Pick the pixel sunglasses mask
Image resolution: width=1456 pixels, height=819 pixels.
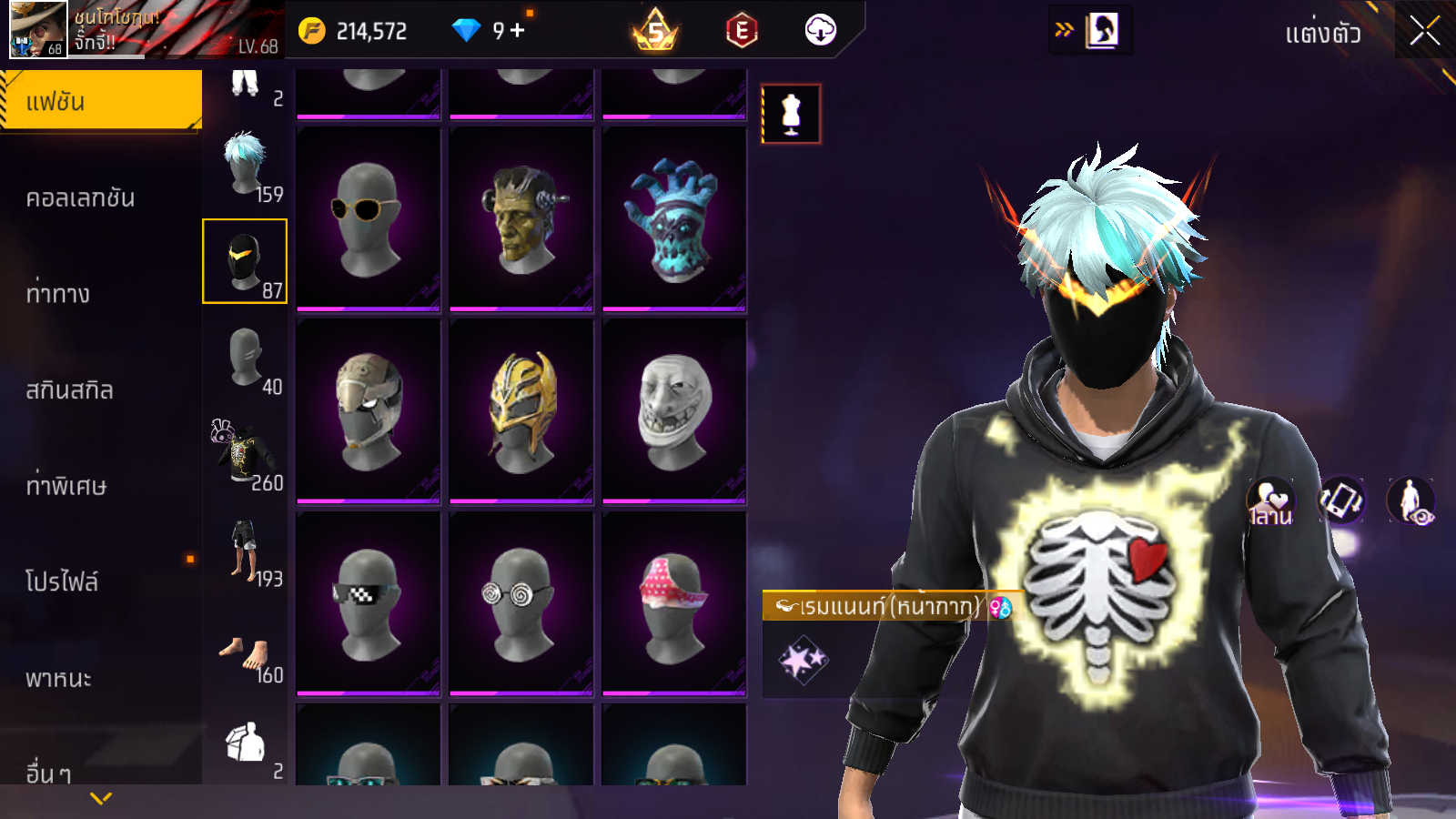pyautogui.click(x=369, y=603)
